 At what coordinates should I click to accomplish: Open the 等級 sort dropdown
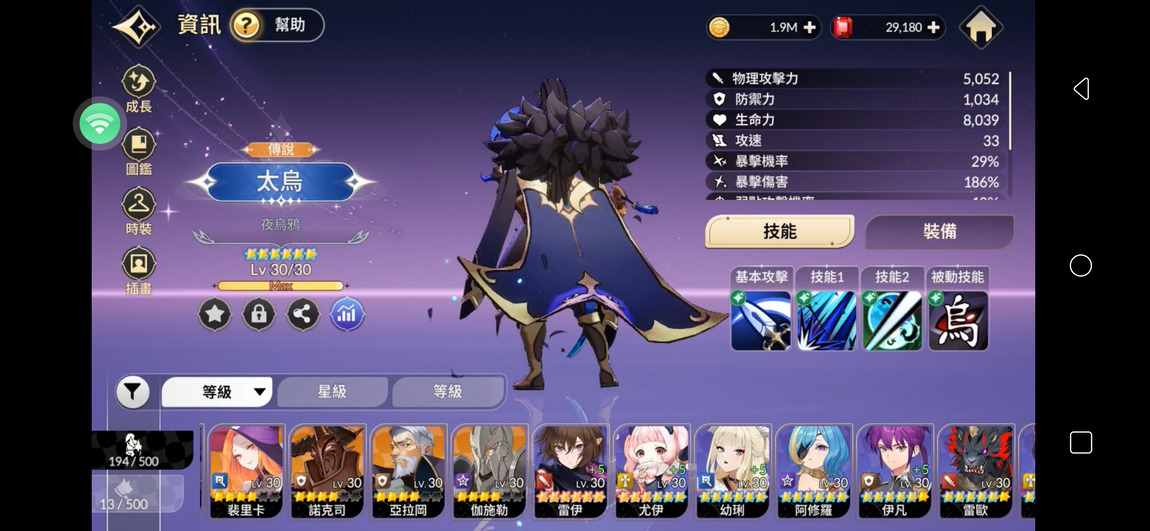coord(217,392)
